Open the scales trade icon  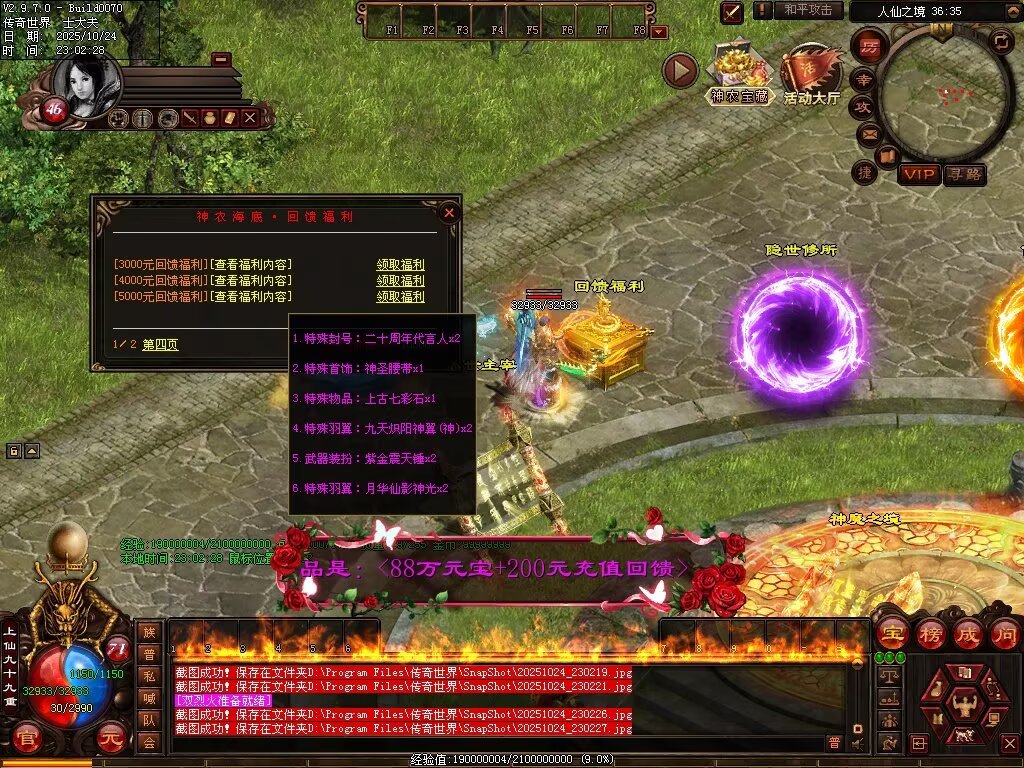tap(888, 677)
